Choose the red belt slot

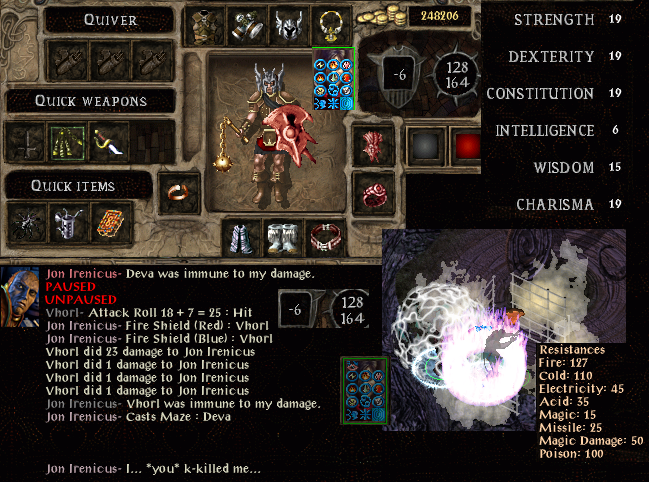324,238
